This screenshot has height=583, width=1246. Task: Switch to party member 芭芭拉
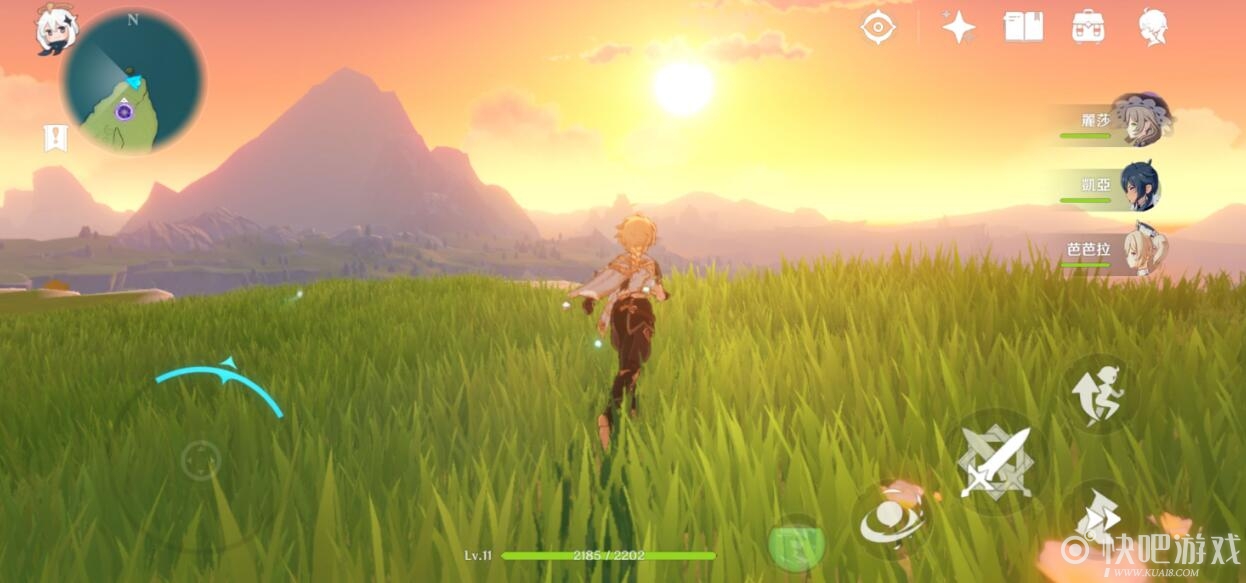click(x=1116, y=249)
